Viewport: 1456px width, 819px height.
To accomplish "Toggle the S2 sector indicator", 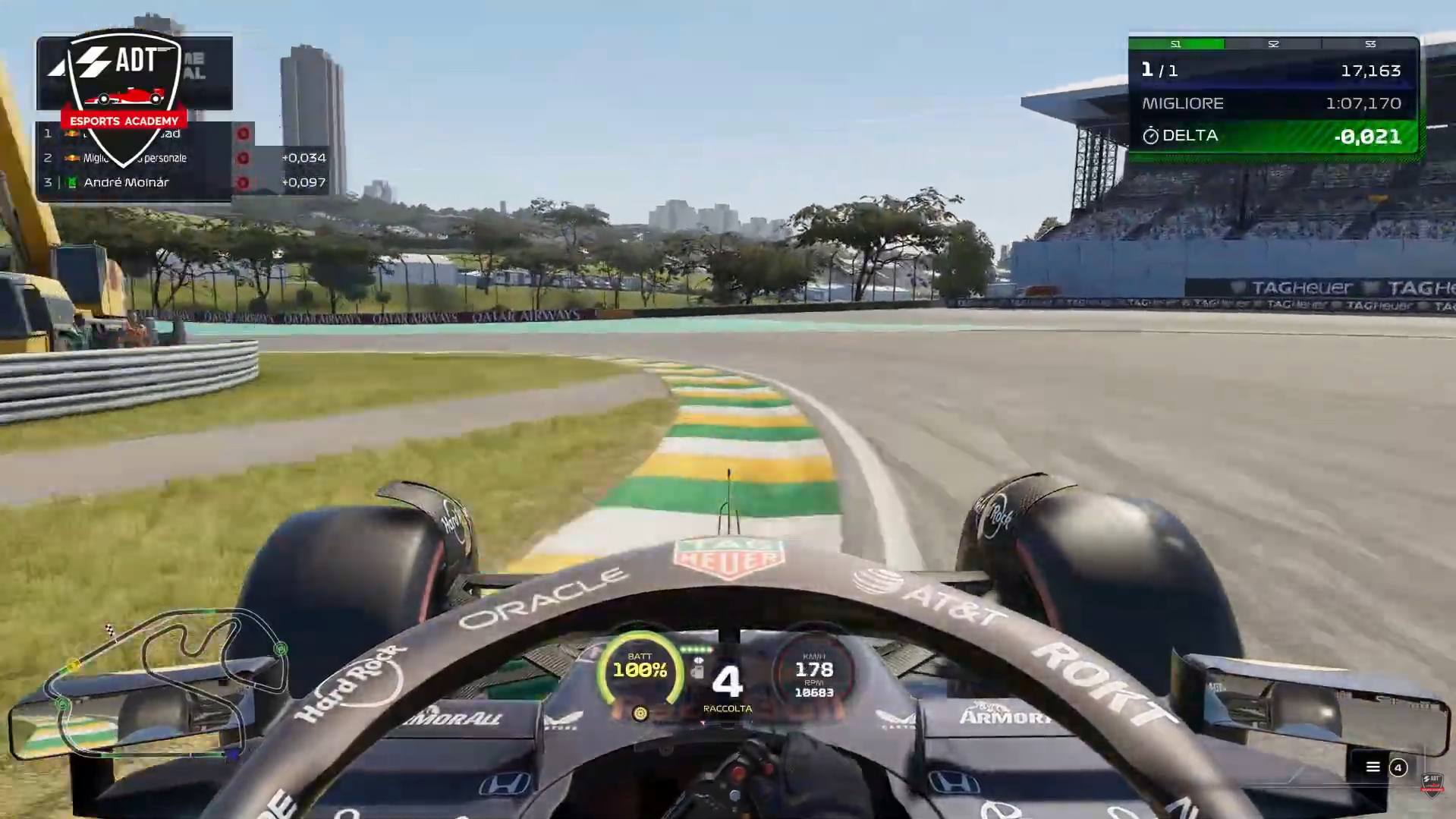I will (x=1272, y=44).
